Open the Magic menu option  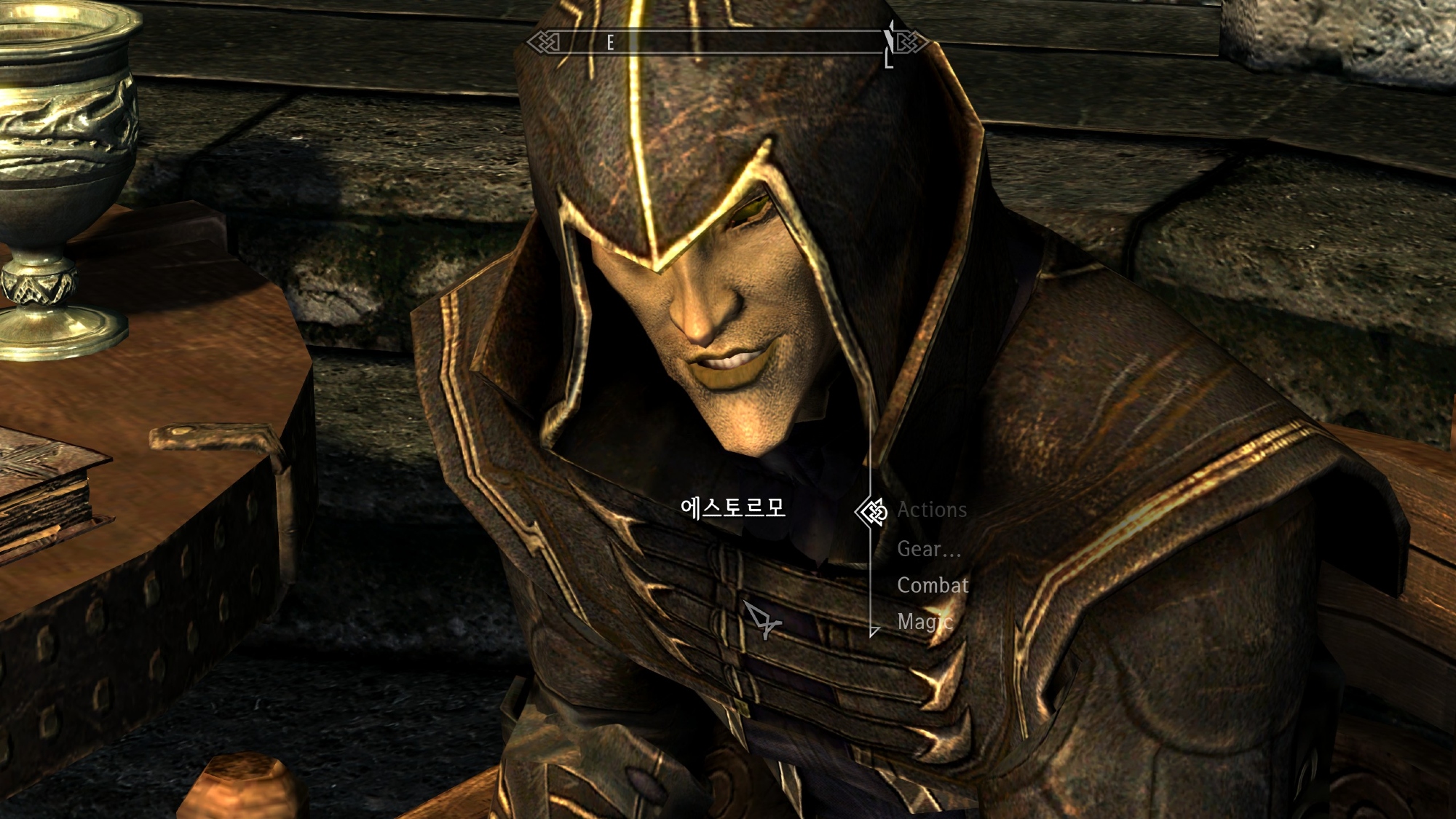click(x=924, y=622)
